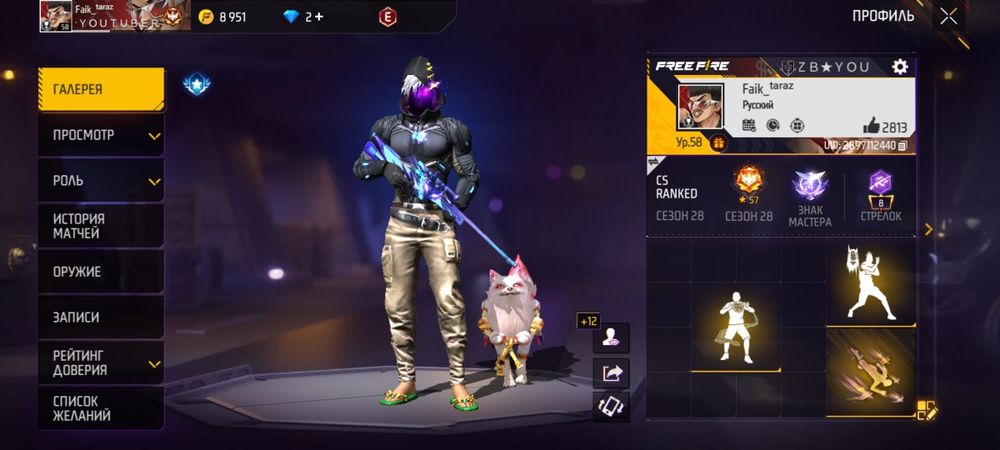The height and width of the screenshot is (450, 1000).
Task: Add diamonds with the plus button
Action: [318, 17]
